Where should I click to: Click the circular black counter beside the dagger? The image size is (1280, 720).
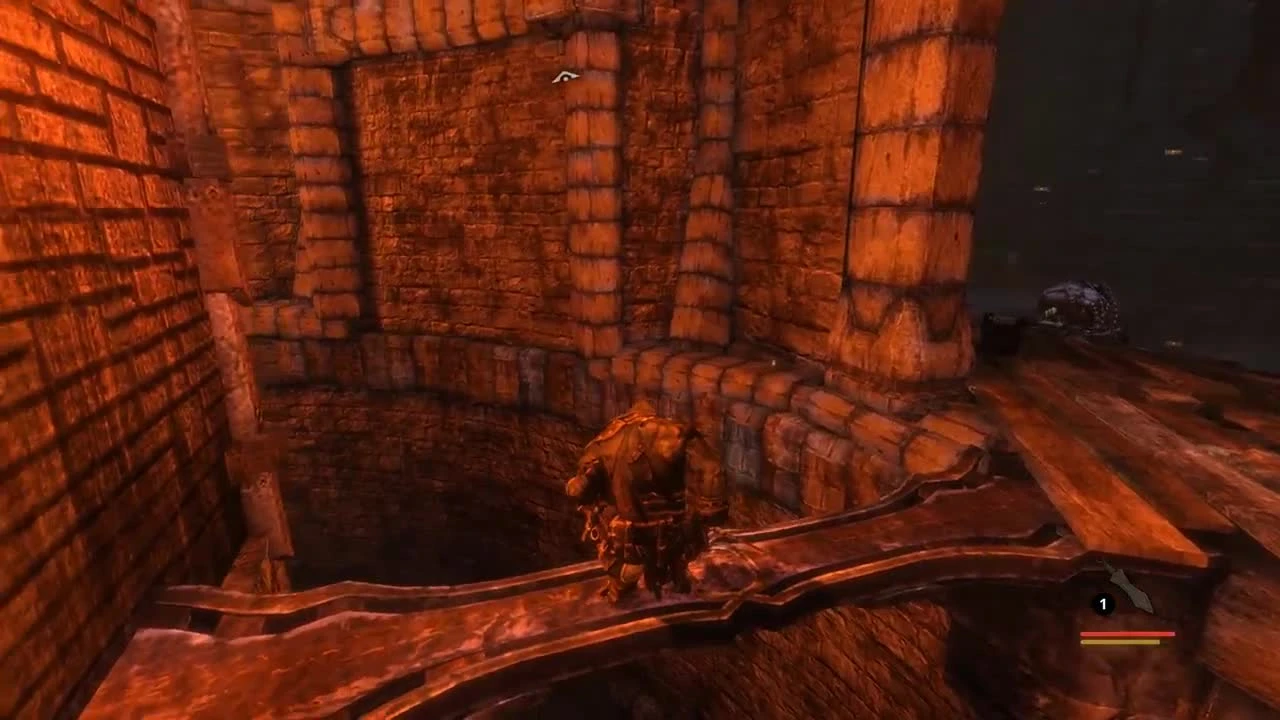coord(1103,603)
